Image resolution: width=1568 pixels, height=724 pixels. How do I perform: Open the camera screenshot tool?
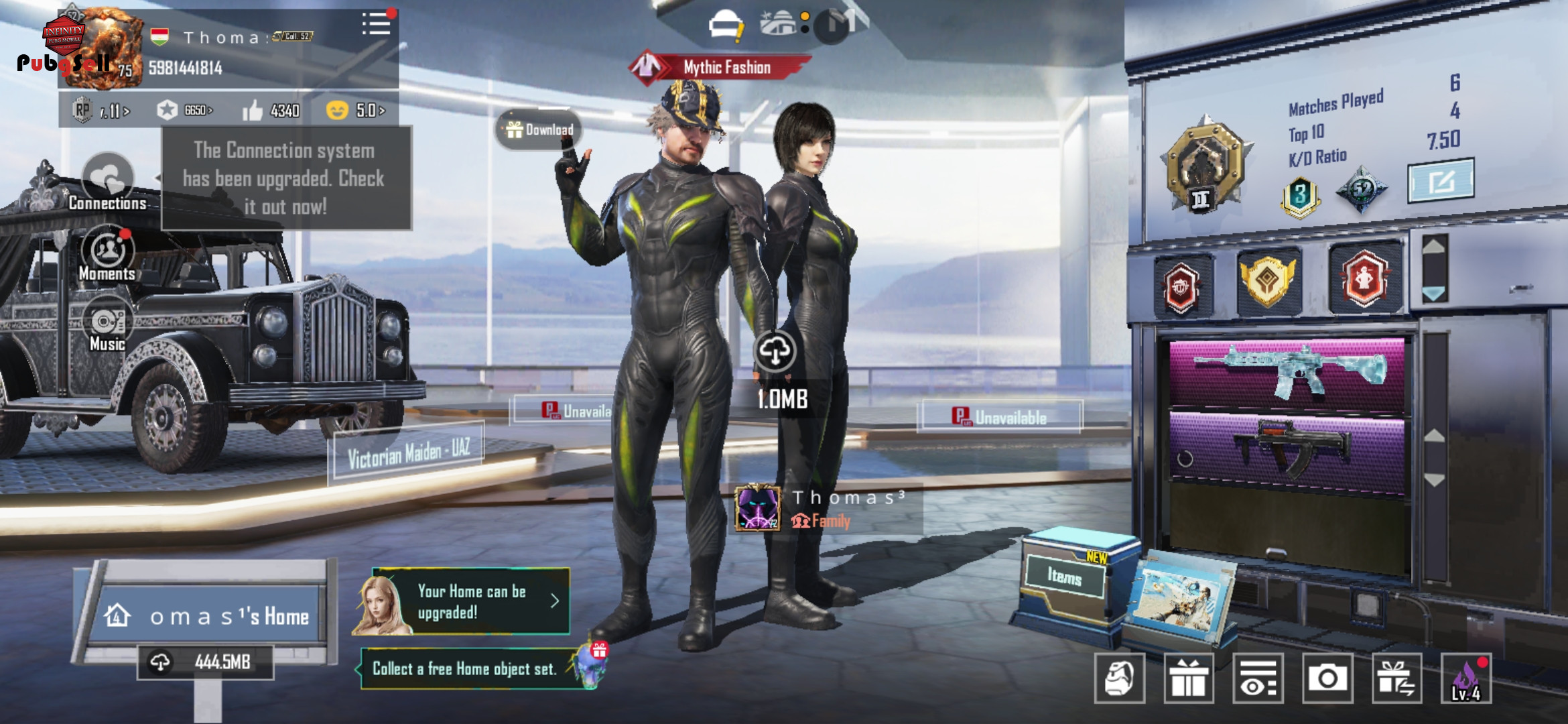[x=1327, y=678]
